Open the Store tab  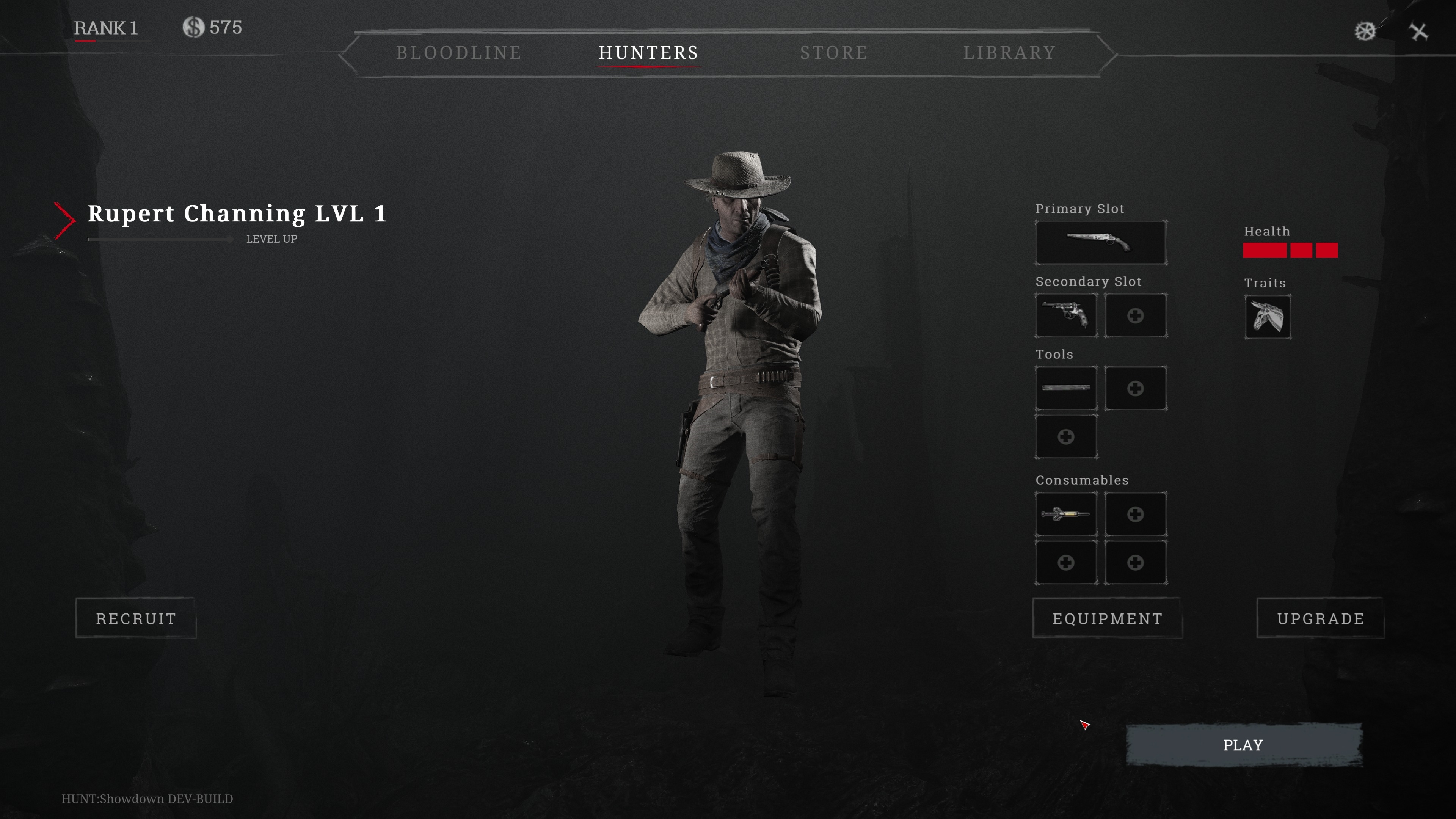(x=834, y=53)
